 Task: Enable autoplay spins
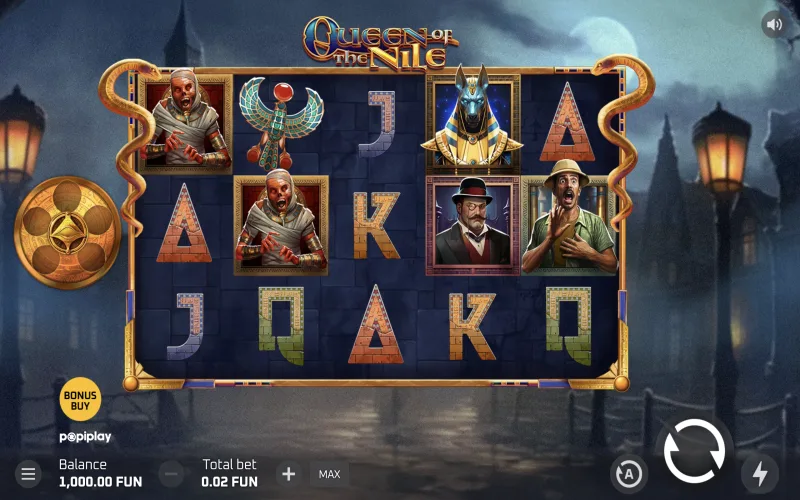[628, 473]
